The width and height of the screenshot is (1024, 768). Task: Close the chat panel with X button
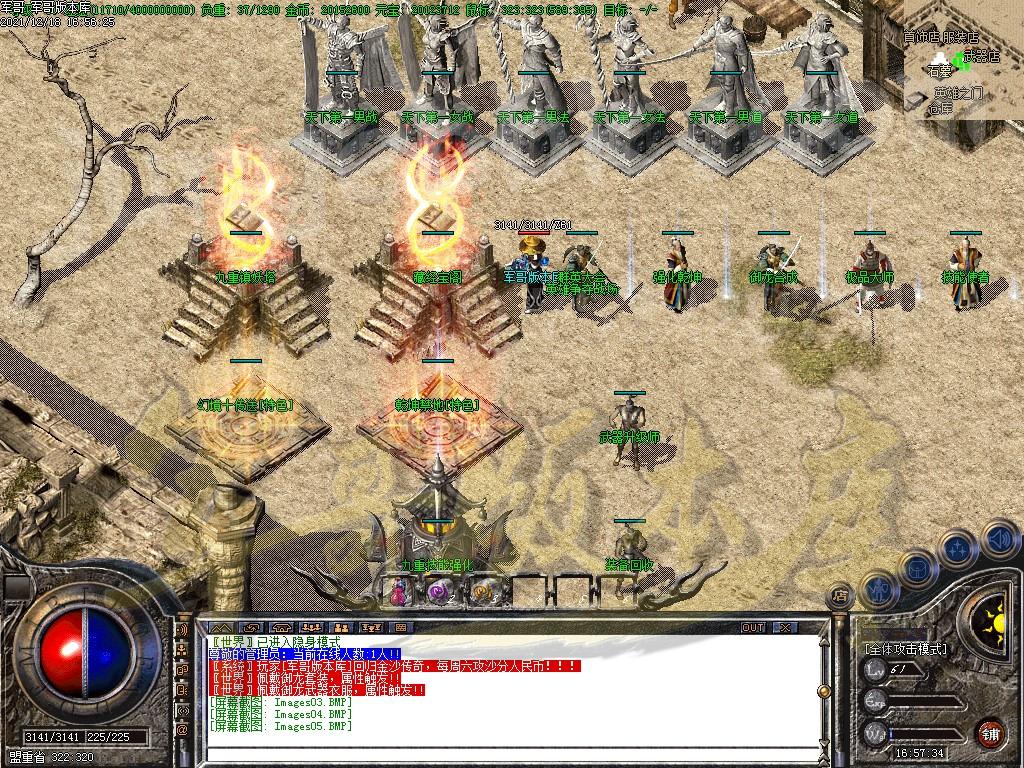point(785,627)
